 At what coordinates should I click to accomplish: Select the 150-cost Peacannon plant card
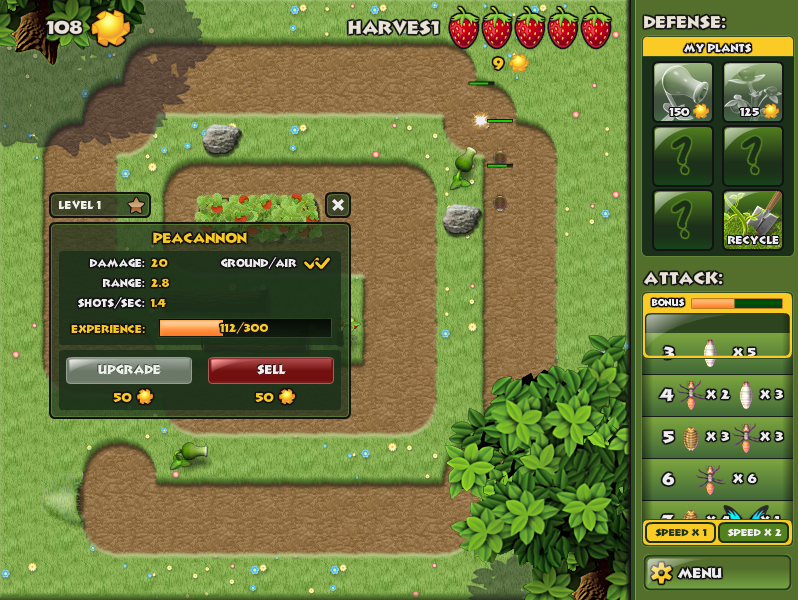point(683,92)
